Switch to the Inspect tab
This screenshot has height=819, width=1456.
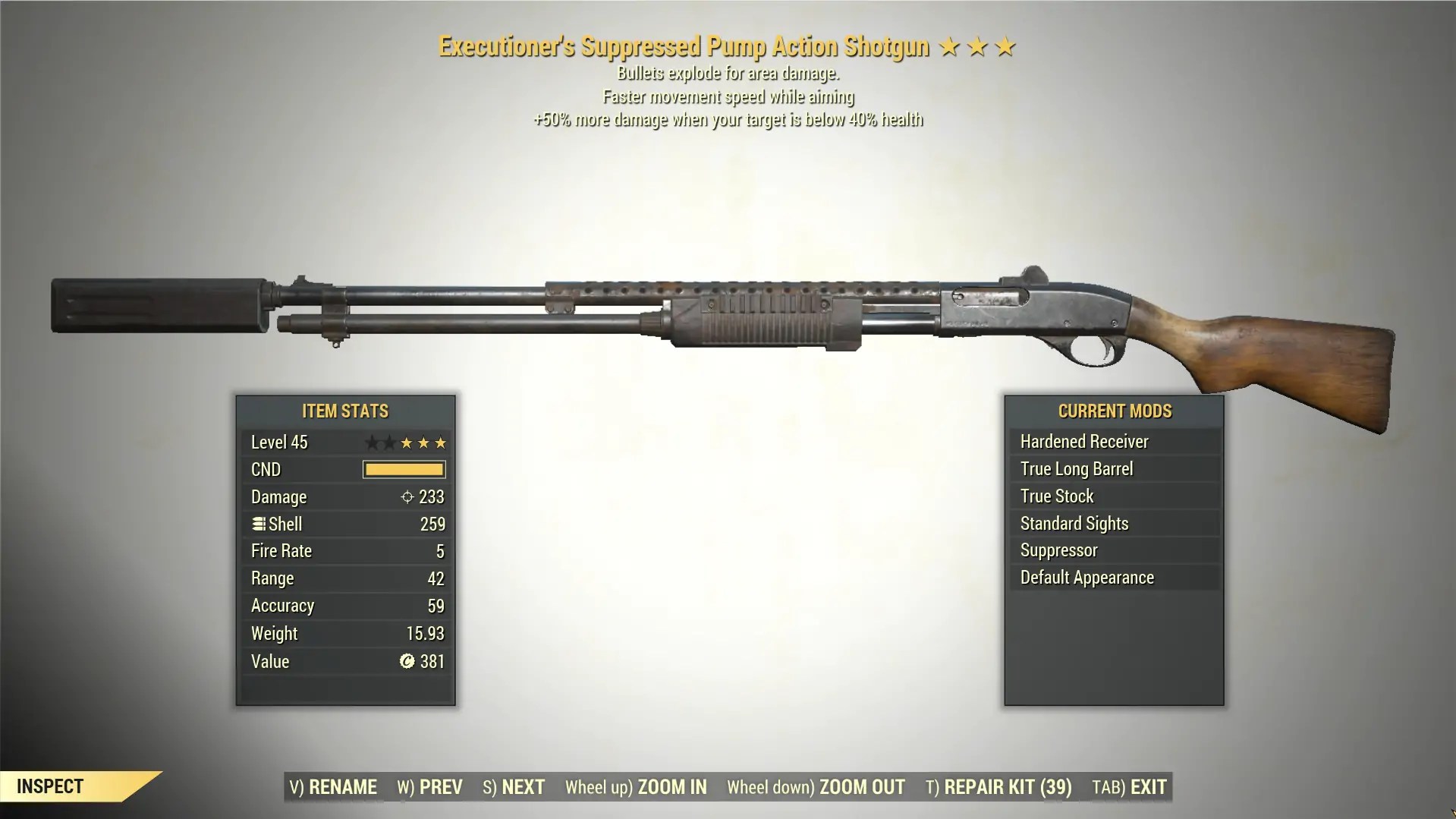[x=51, y=786]
